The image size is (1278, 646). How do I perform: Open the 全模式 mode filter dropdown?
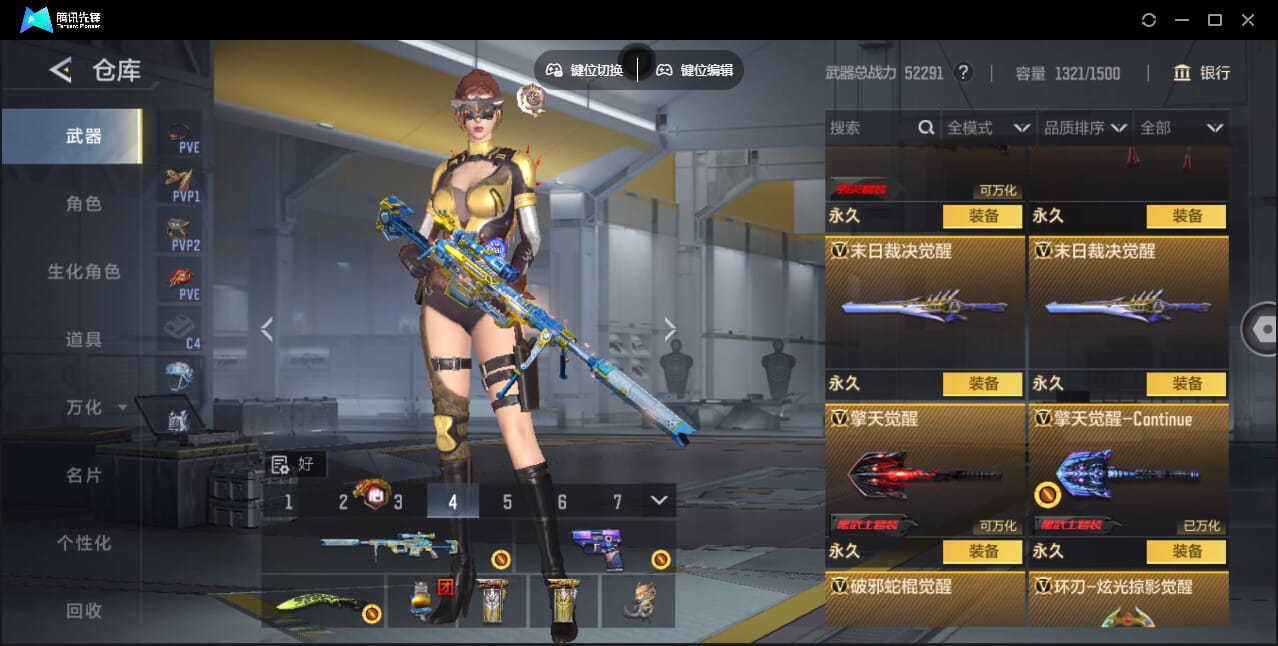[x=988, y=128]
